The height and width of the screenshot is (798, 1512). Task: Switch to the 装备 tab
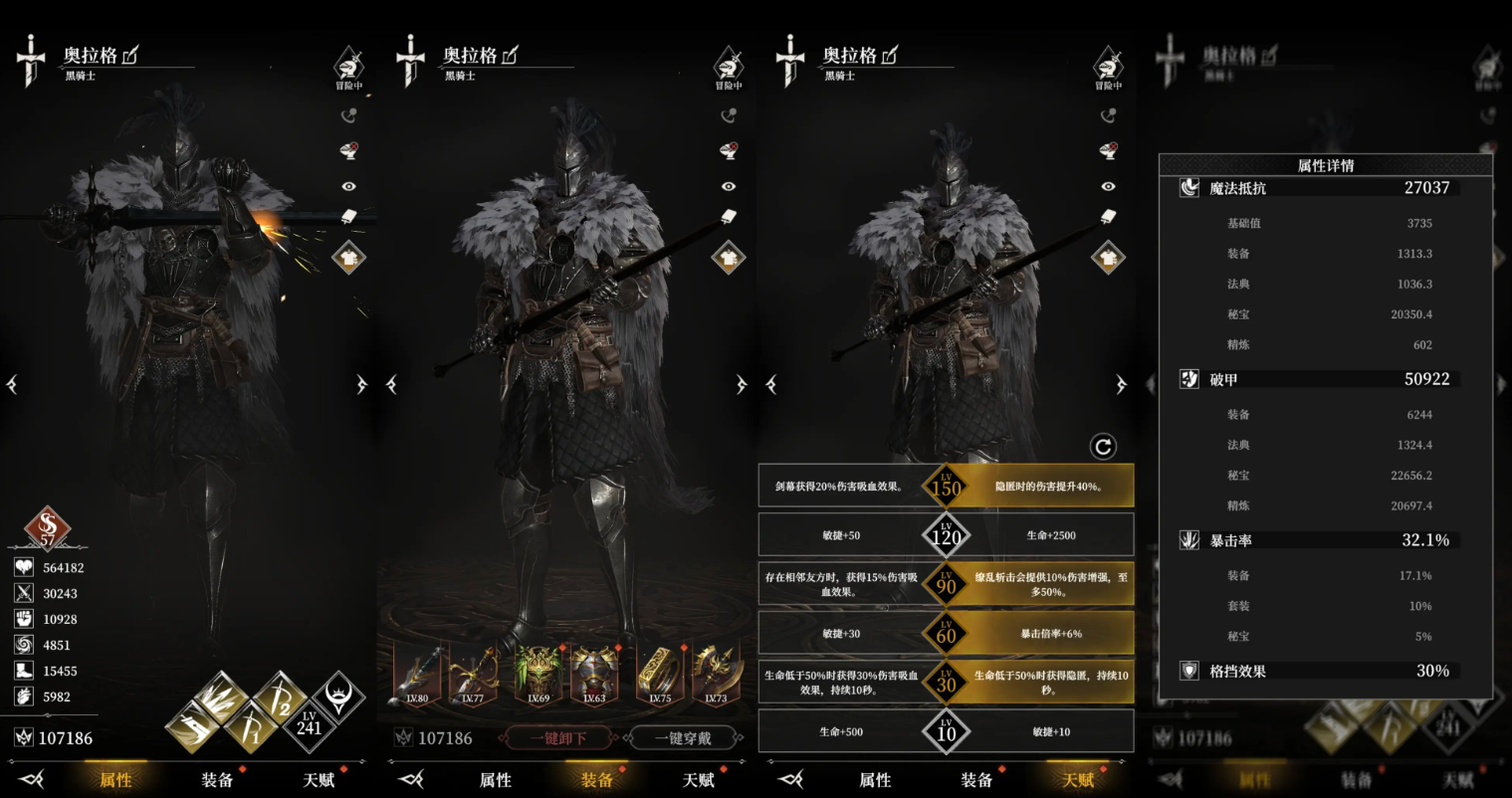595,781
